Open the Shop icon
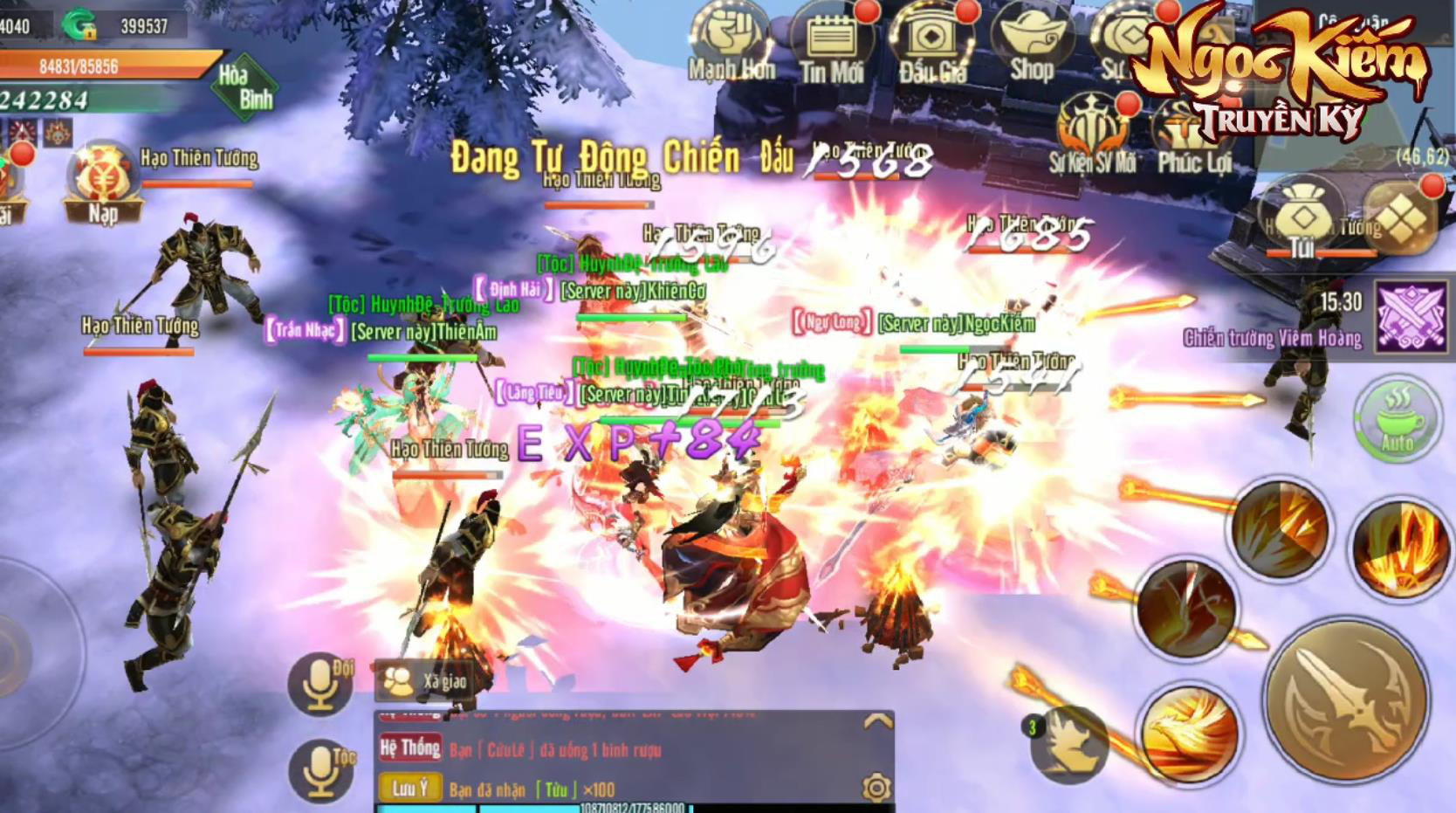The image size is (1456, 813). [1031, 44]
